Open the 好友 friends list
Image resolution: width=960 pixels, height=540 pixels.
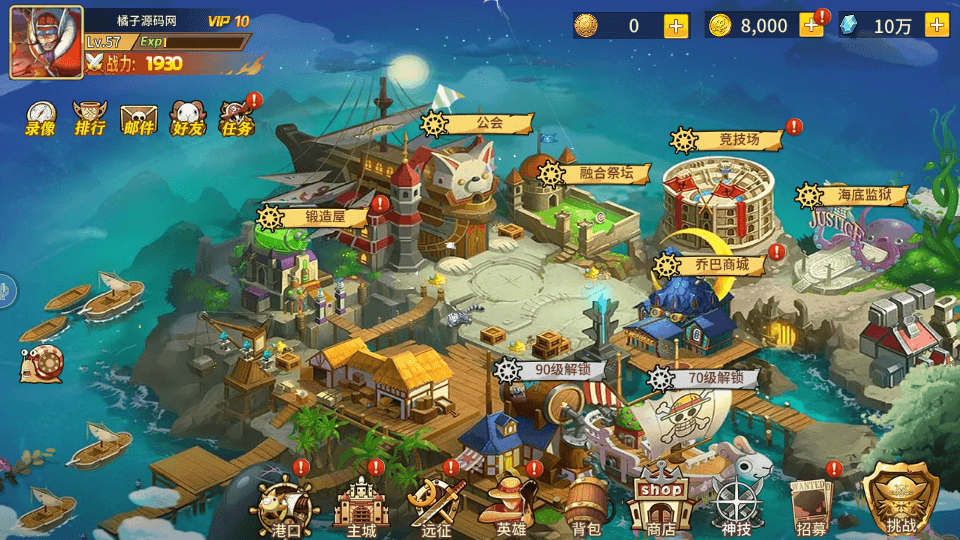[x=188, y=118]
